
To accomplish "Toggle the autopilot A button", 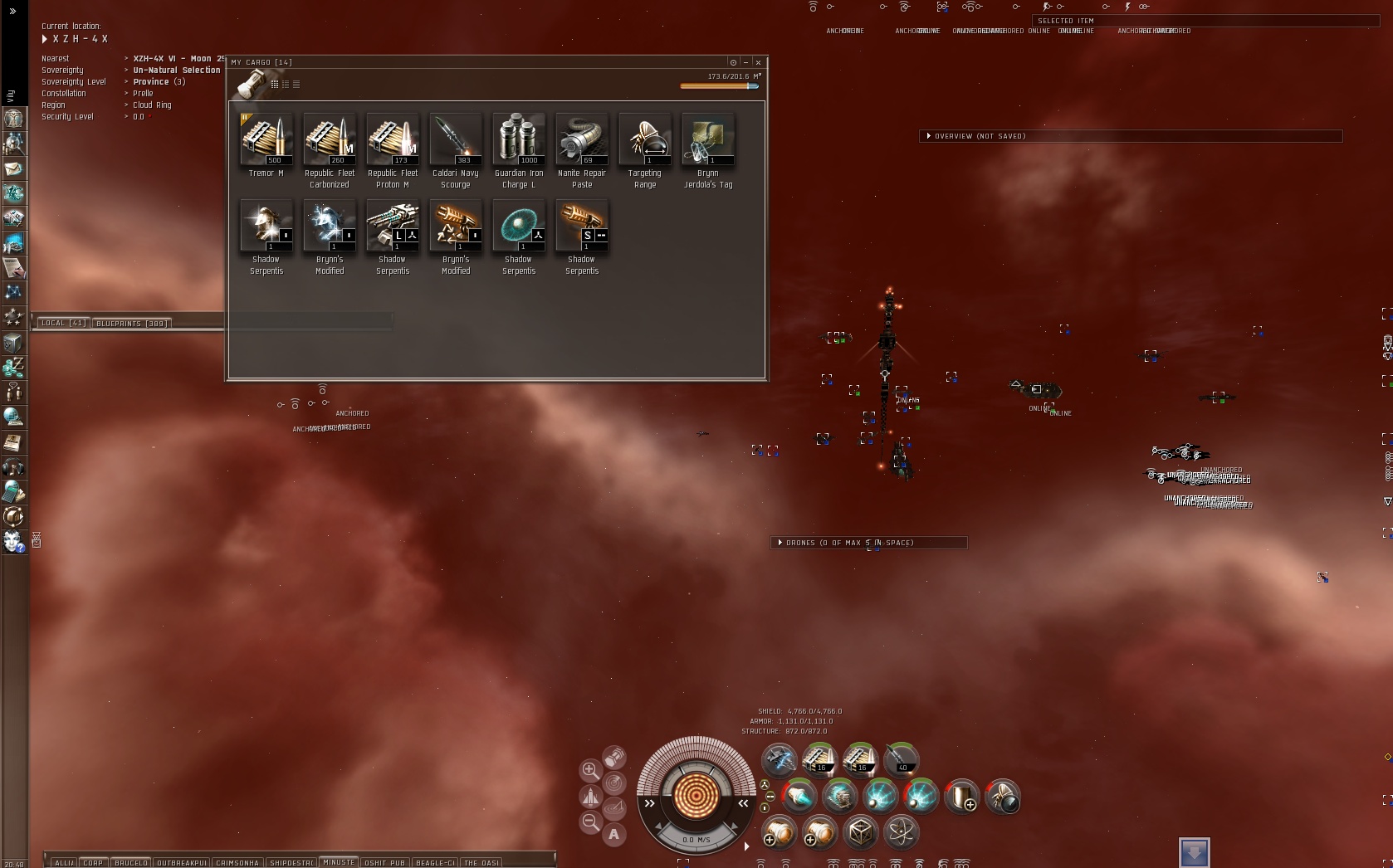I will (x=613, y=834).
